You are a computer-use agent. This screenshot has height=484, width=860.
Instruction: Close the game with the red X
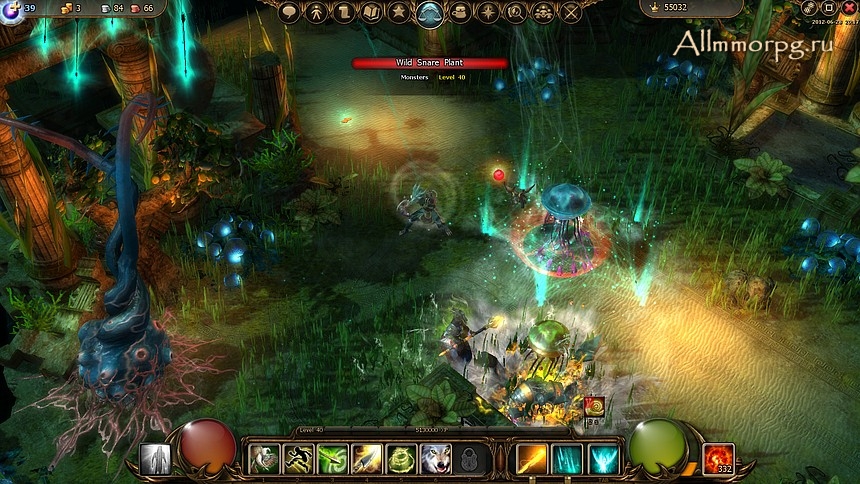pyautogui.click(x=849, y=8)
